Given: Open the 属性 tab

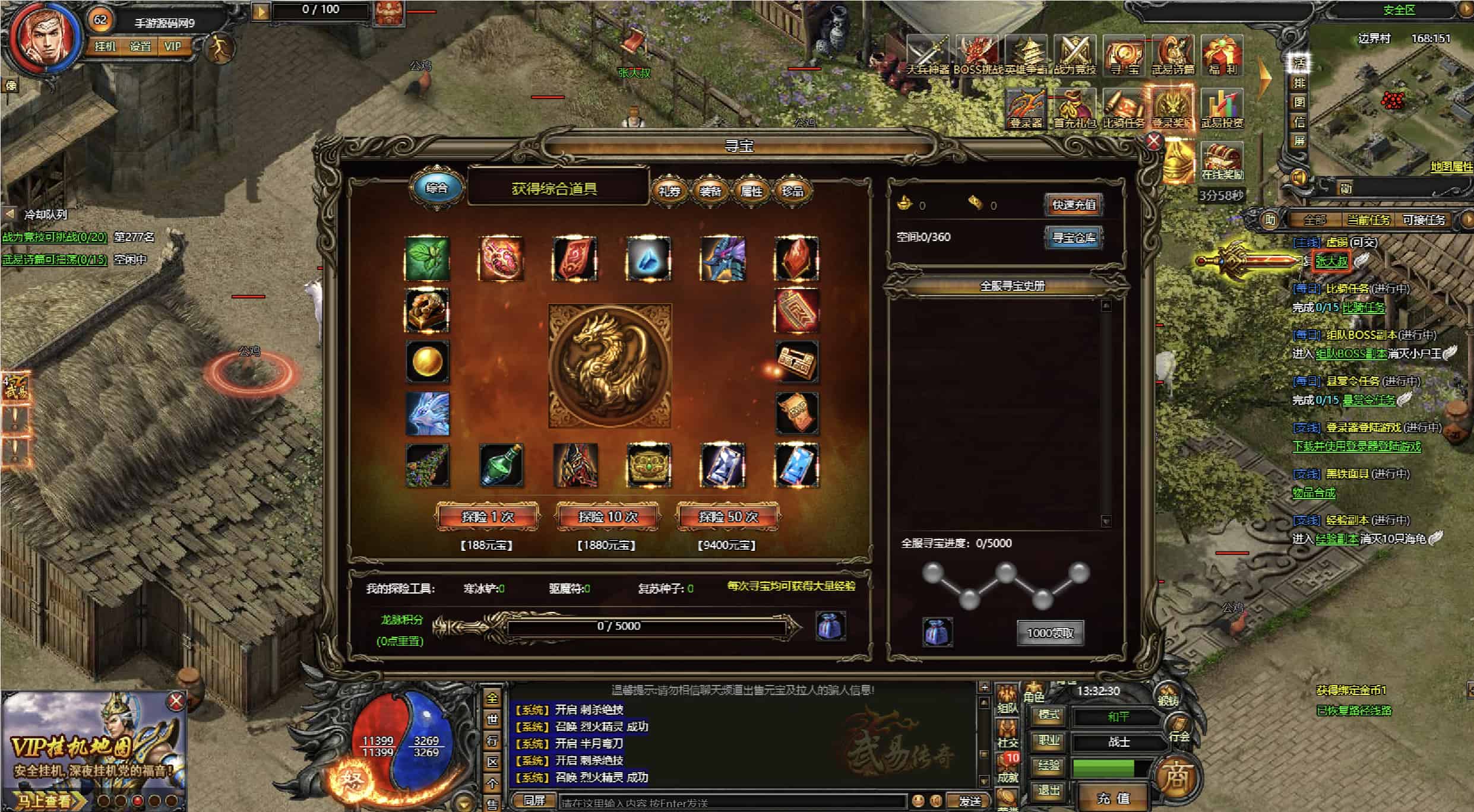Looking at the screenshot, I should coord(751,191).
